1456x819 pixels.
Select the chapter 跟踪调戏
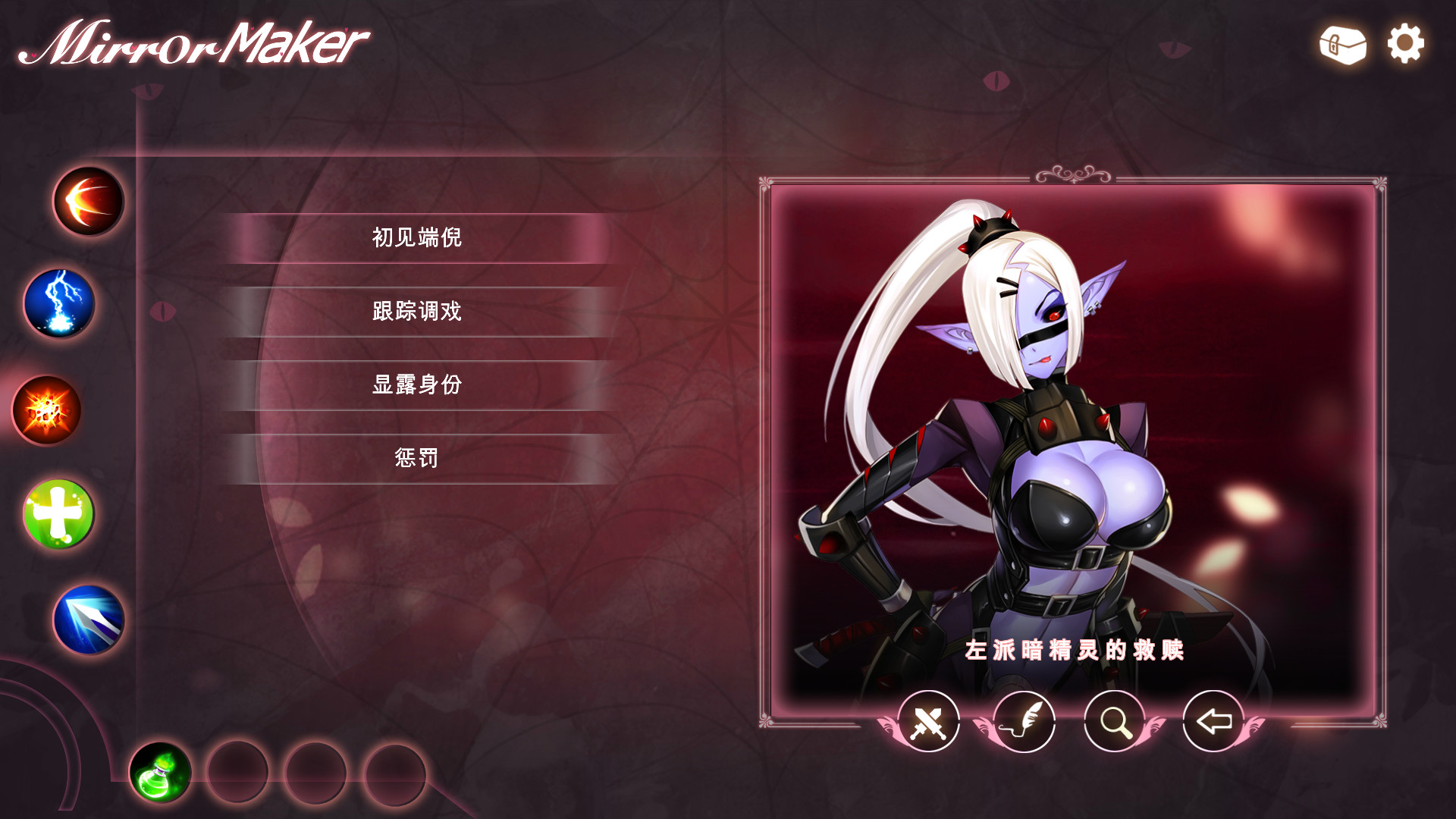click(x=417, y=311)
